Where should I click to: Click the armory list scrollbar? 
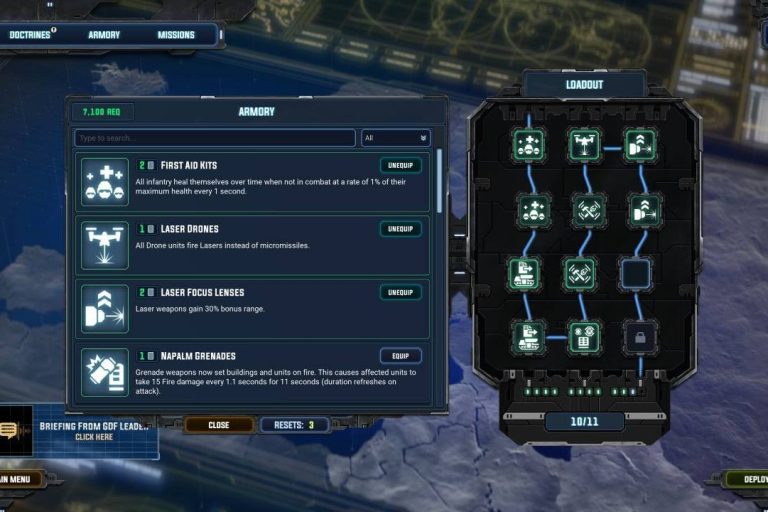click(438, 180)
